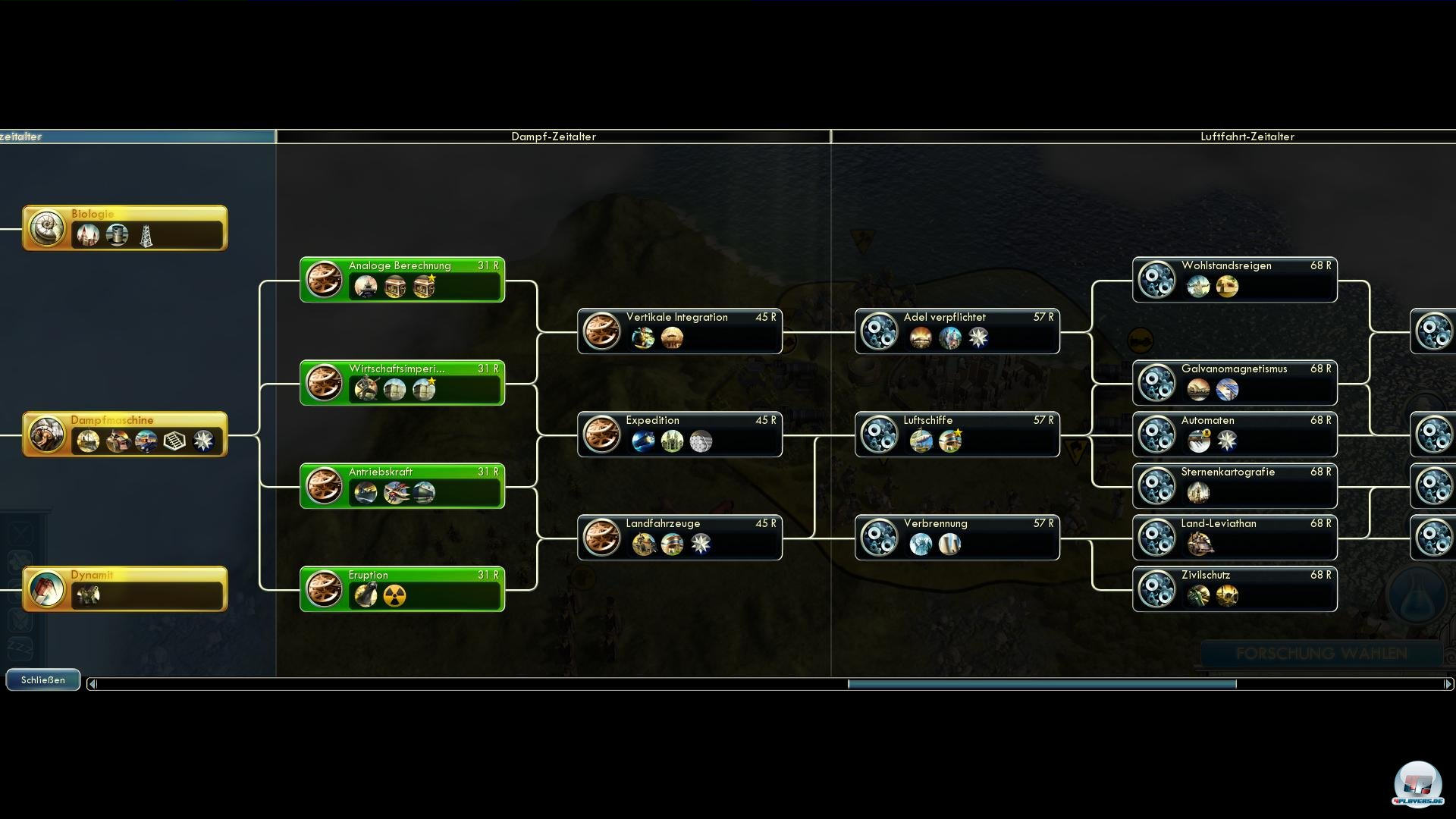Select the Luftschiffe technology
Image resolution: width=1456 pixels, height=819 pixels.
coord(957,435)
